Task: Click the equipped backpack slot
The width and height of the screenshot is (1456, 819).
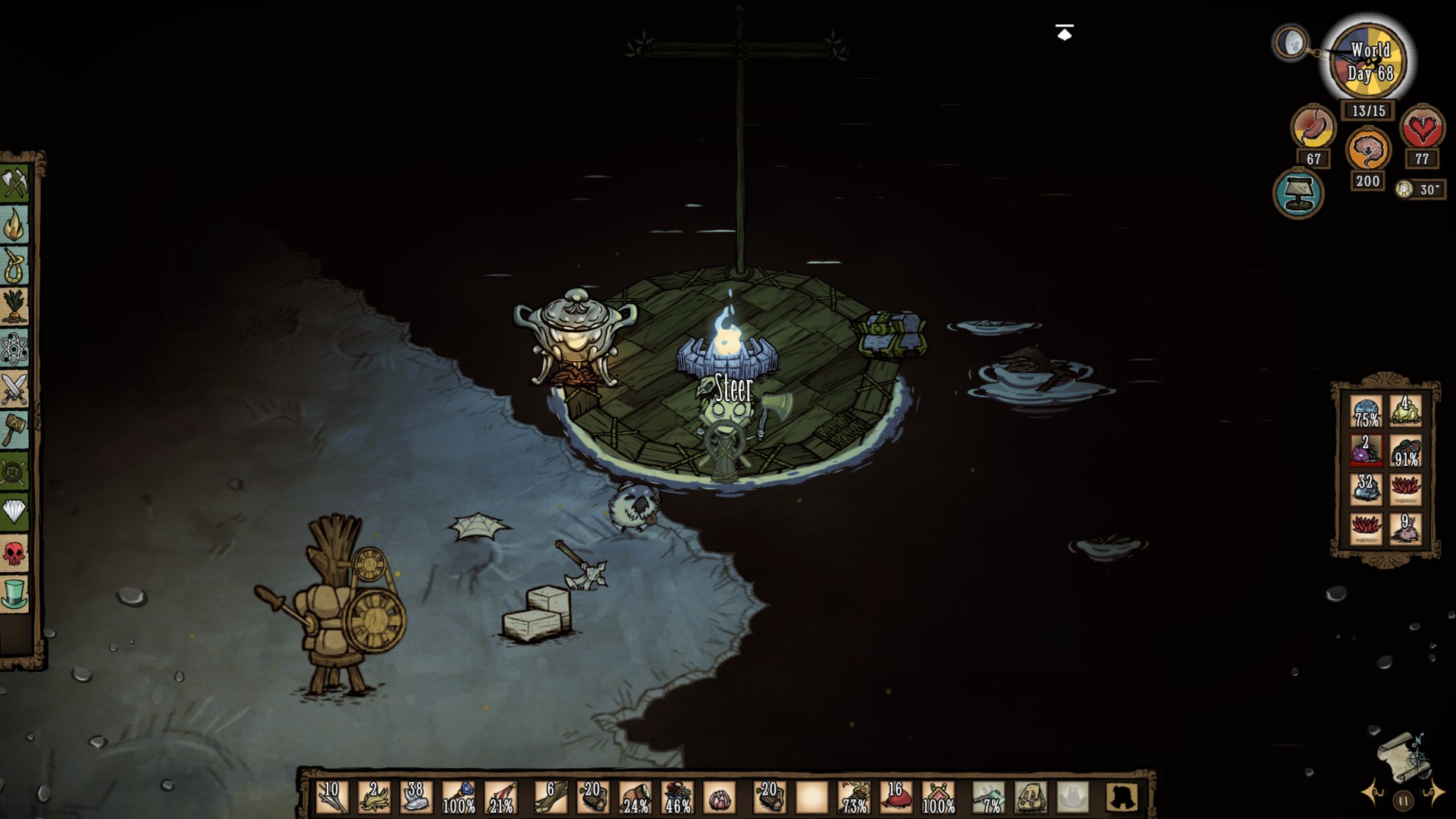Action: [x=1031, y=798]
